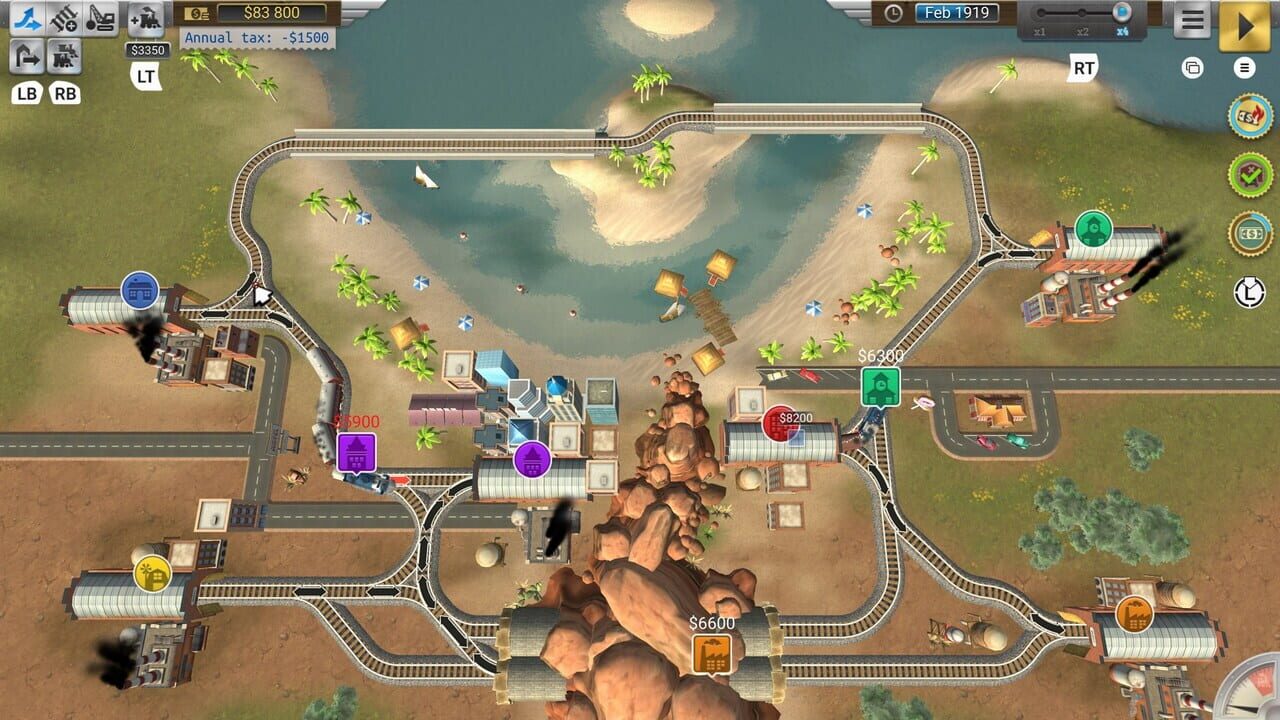The image size is (1280, 720).
Task: Purchase a new locomotive for $3350
Action: 148,18
